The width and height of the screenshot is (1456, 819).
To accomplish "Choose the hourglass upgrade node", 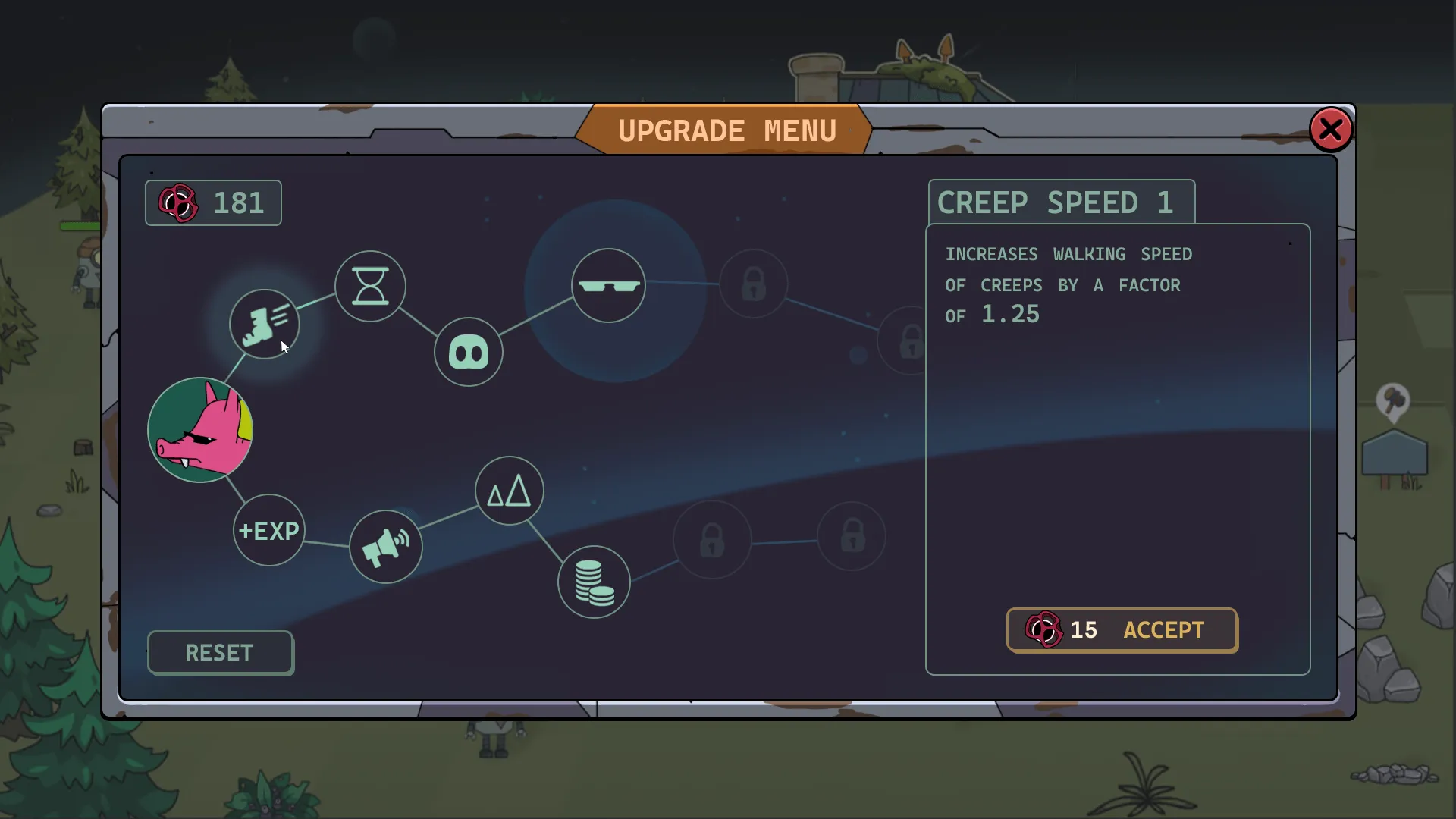I will [370, 286].
